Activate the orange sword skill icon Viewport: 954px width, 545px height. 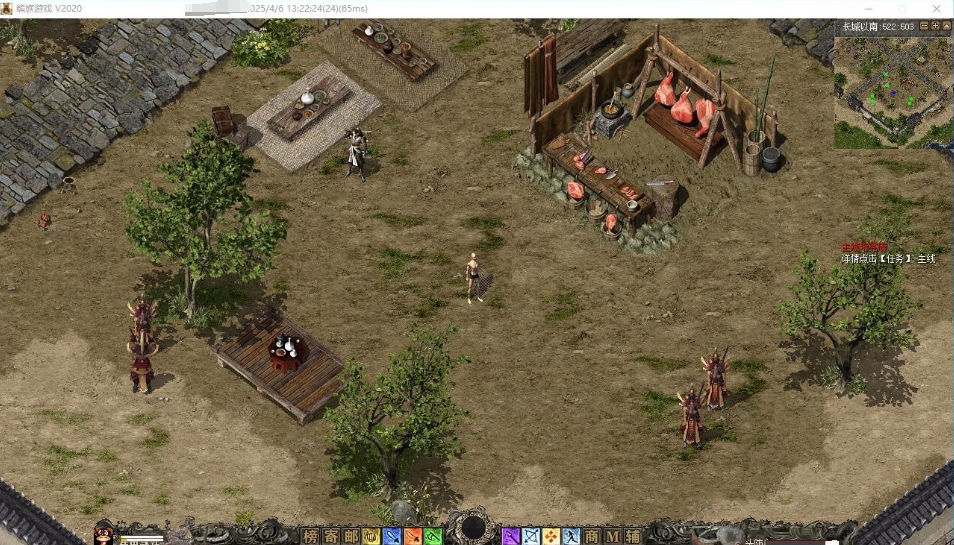(x=412, y=536)
